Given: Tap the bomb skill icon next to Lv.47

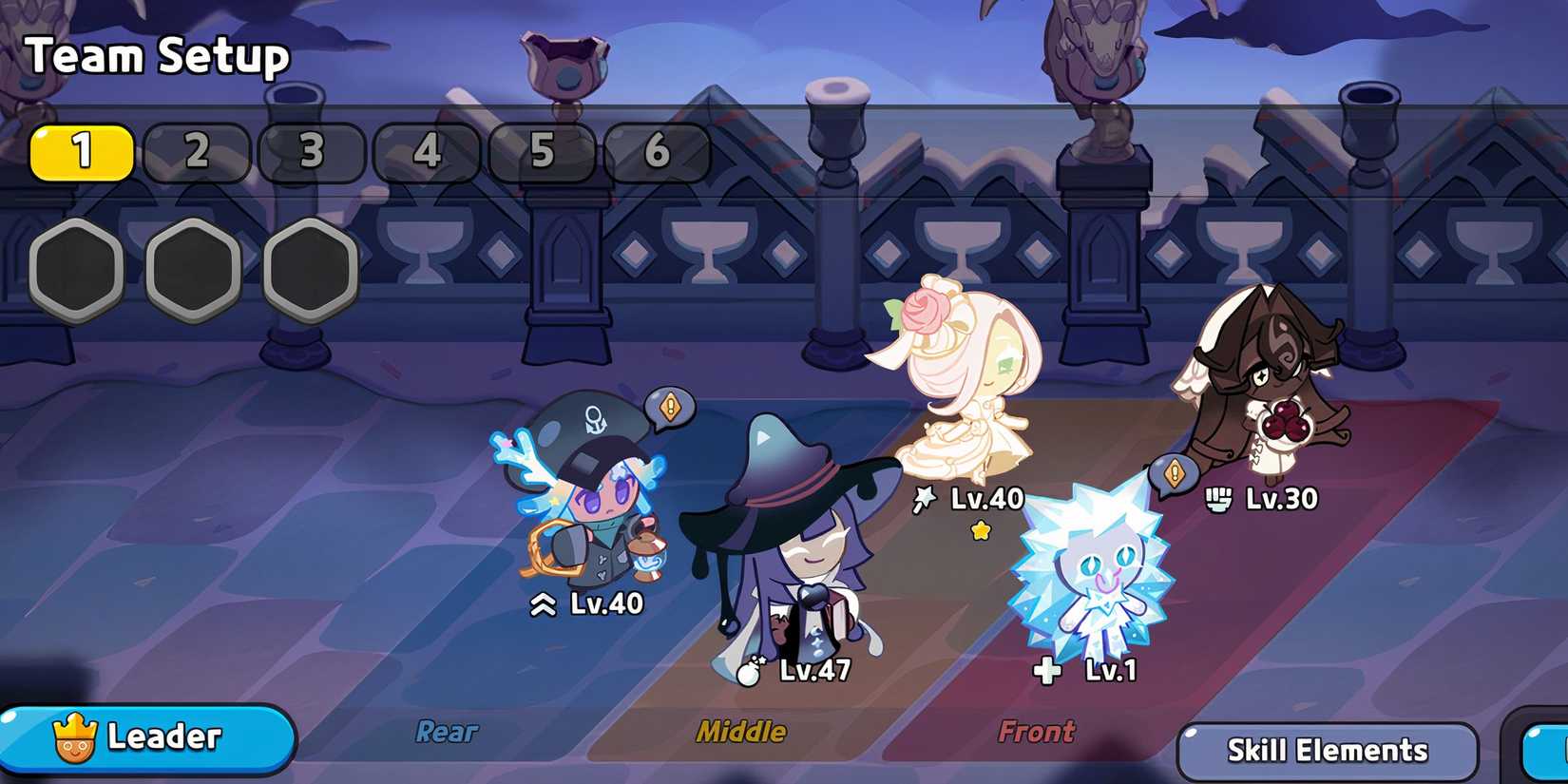Looking at the screenshot, I should (752, 676).
